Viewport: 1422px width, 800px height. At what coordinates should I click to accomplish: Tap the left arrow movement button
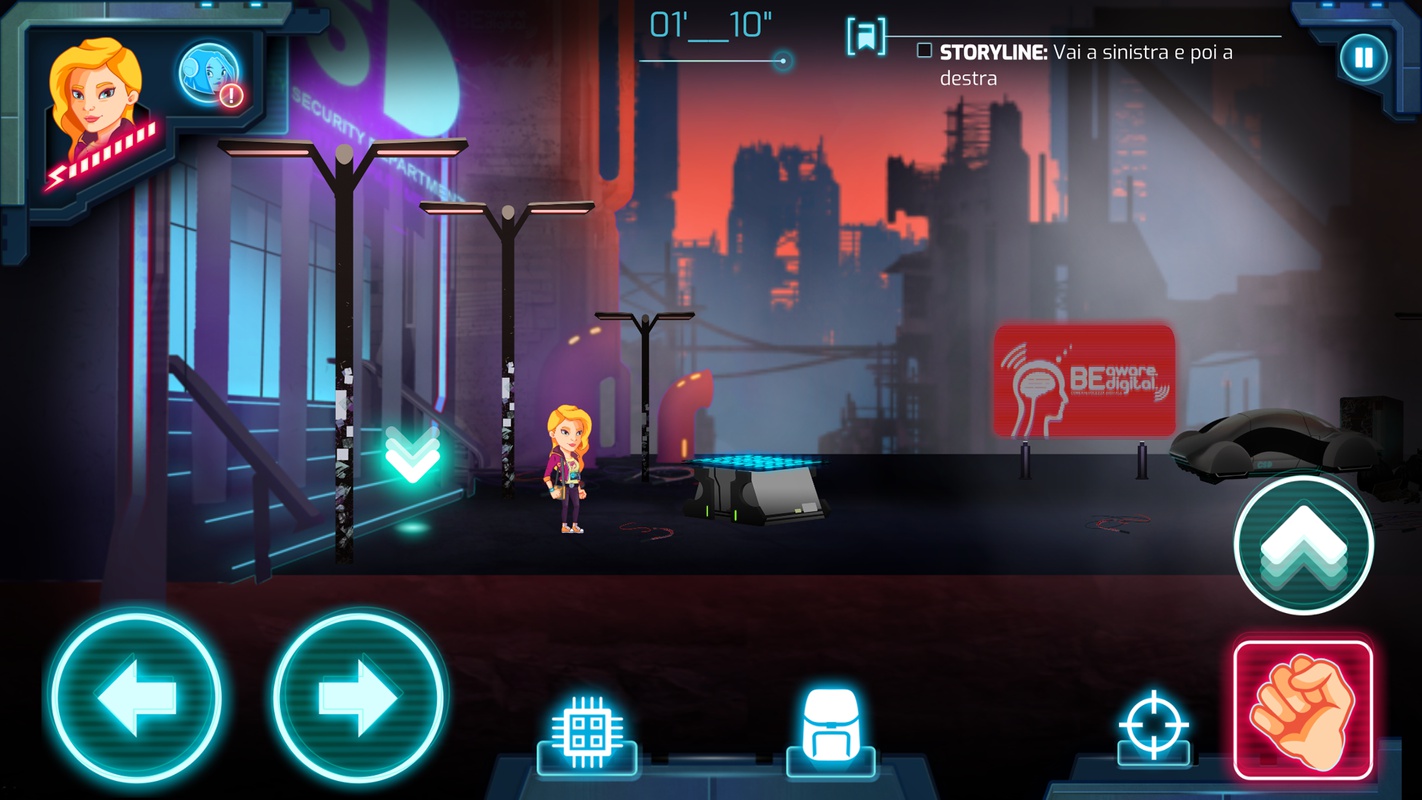(x=136, y=696)
